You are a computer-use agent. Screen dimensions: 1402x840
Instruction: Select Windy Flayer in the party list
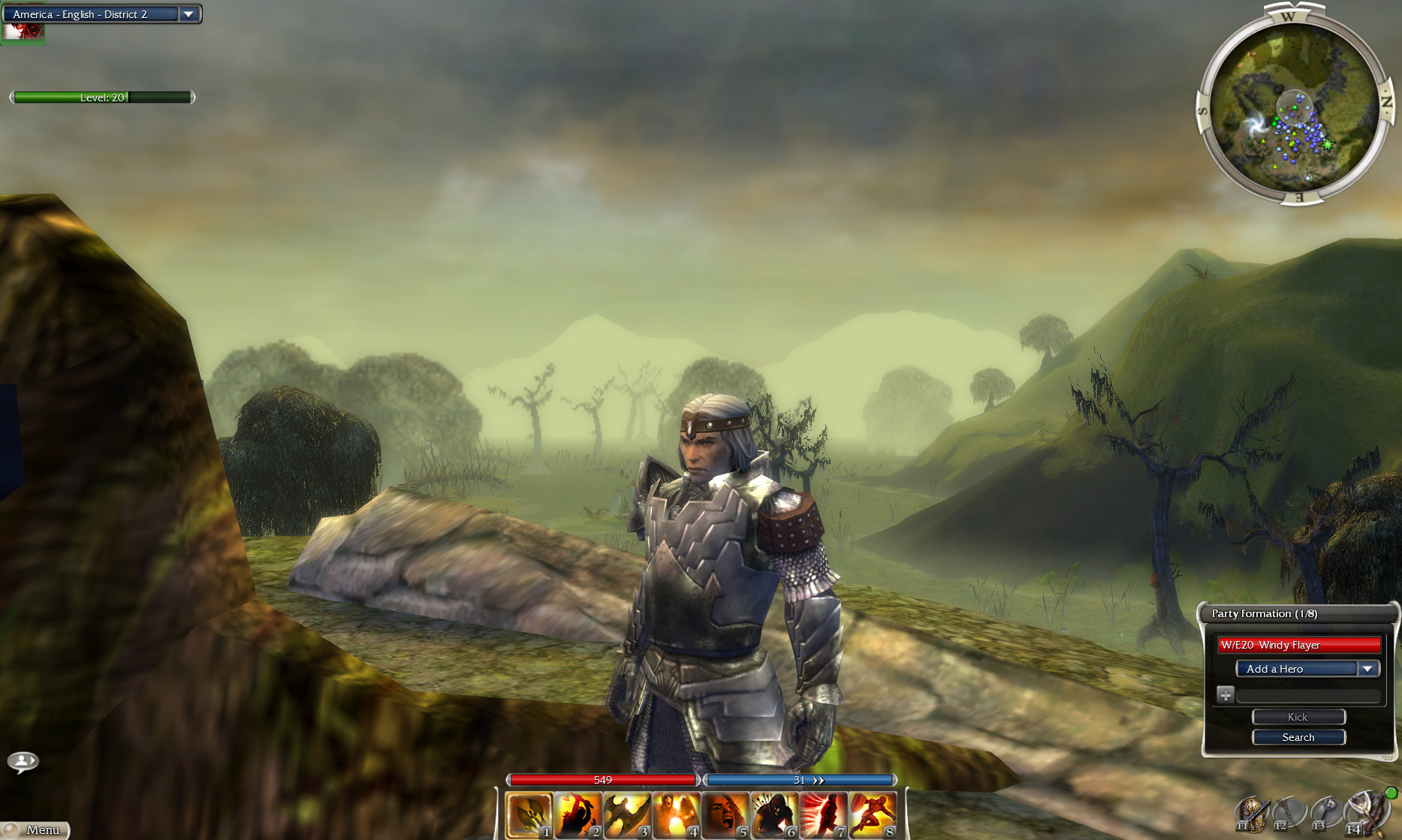point(1298,645)
